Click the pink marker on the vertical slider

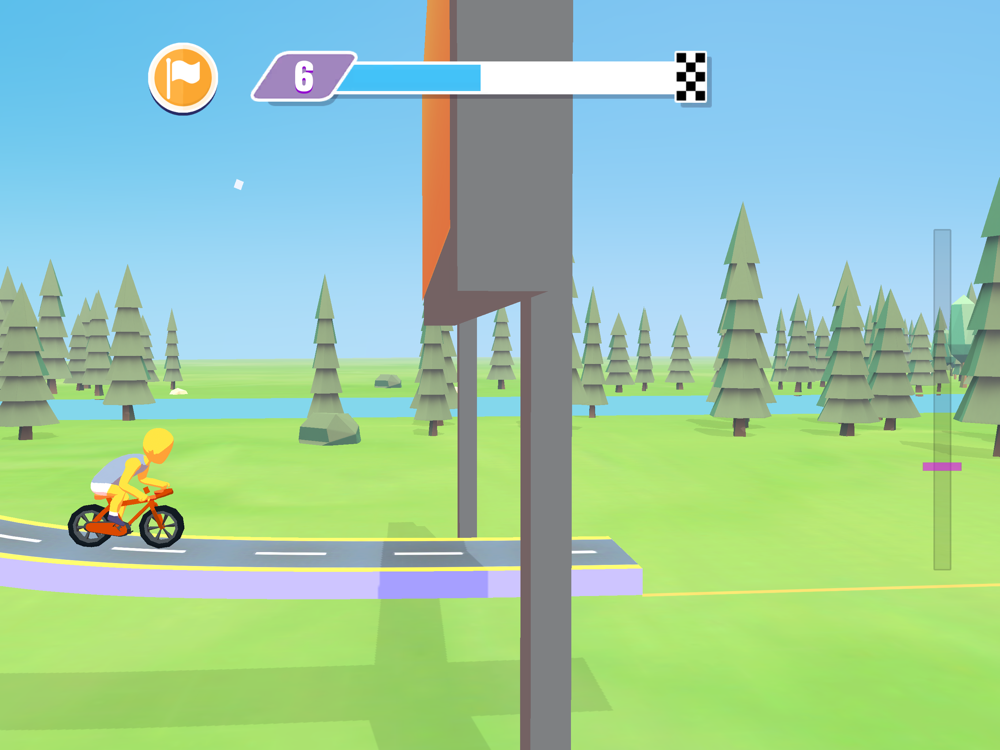941,466
